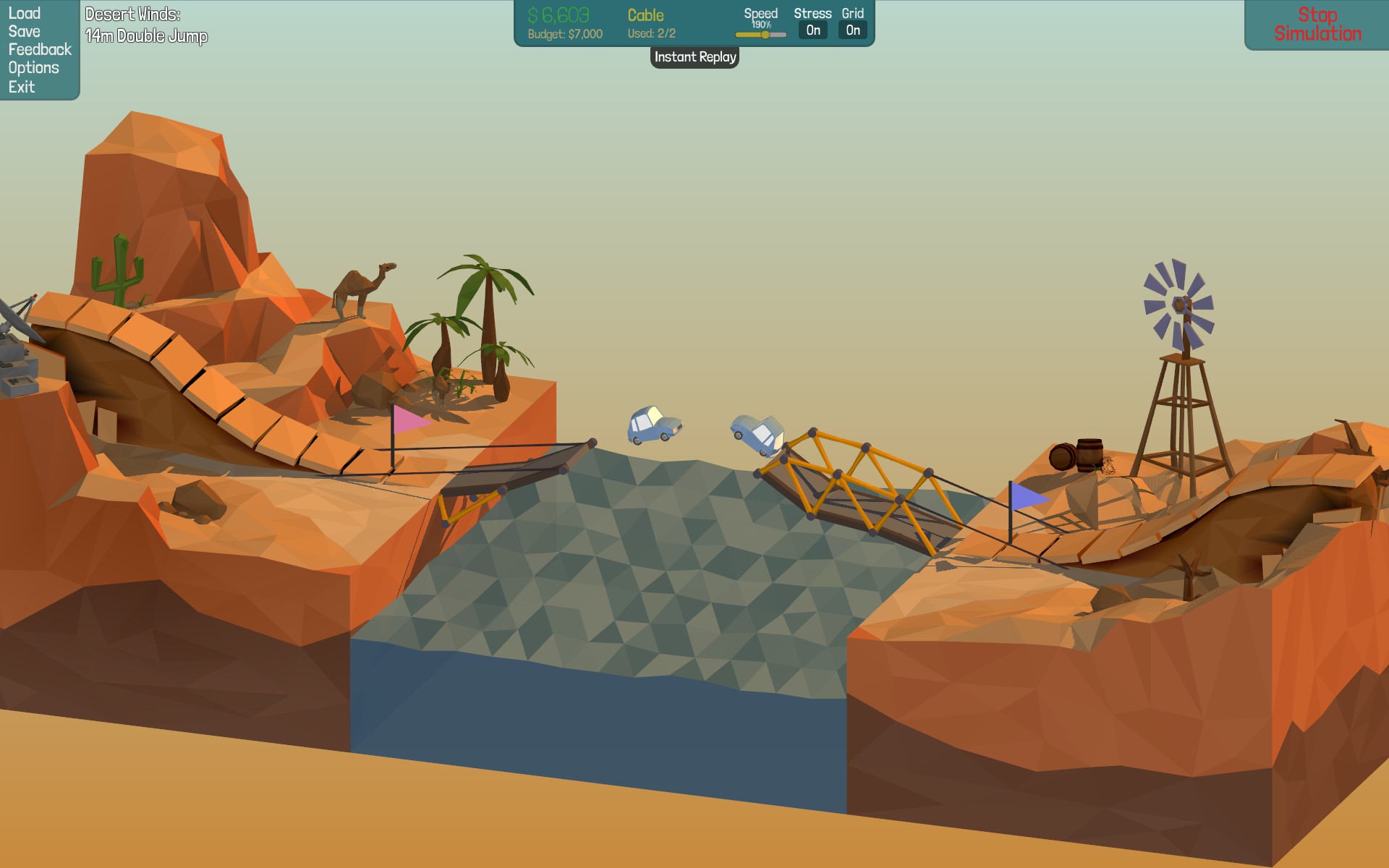Open the Load menu entry
Image resolution: width=1389 pixels, height=868 pixels.
(24, 13)
